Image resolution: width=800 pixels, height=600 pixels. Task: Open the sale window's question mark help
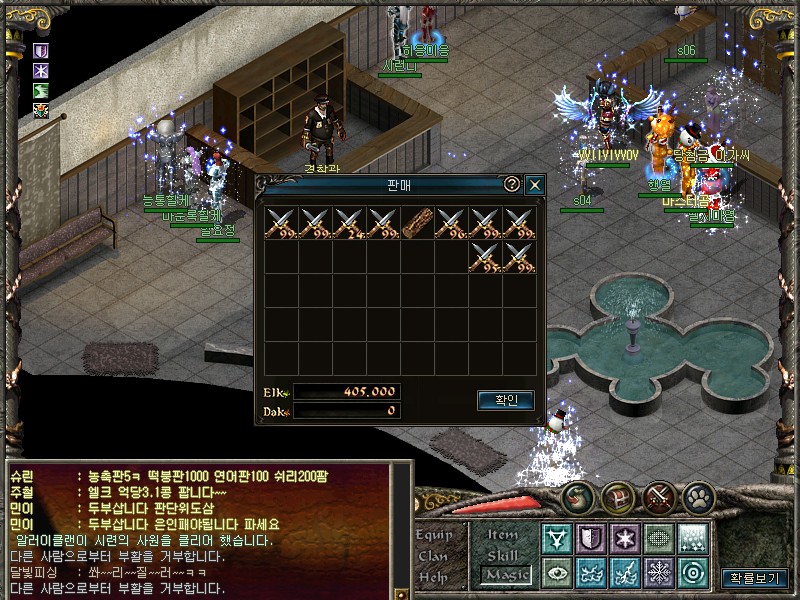tap(511, 185)
